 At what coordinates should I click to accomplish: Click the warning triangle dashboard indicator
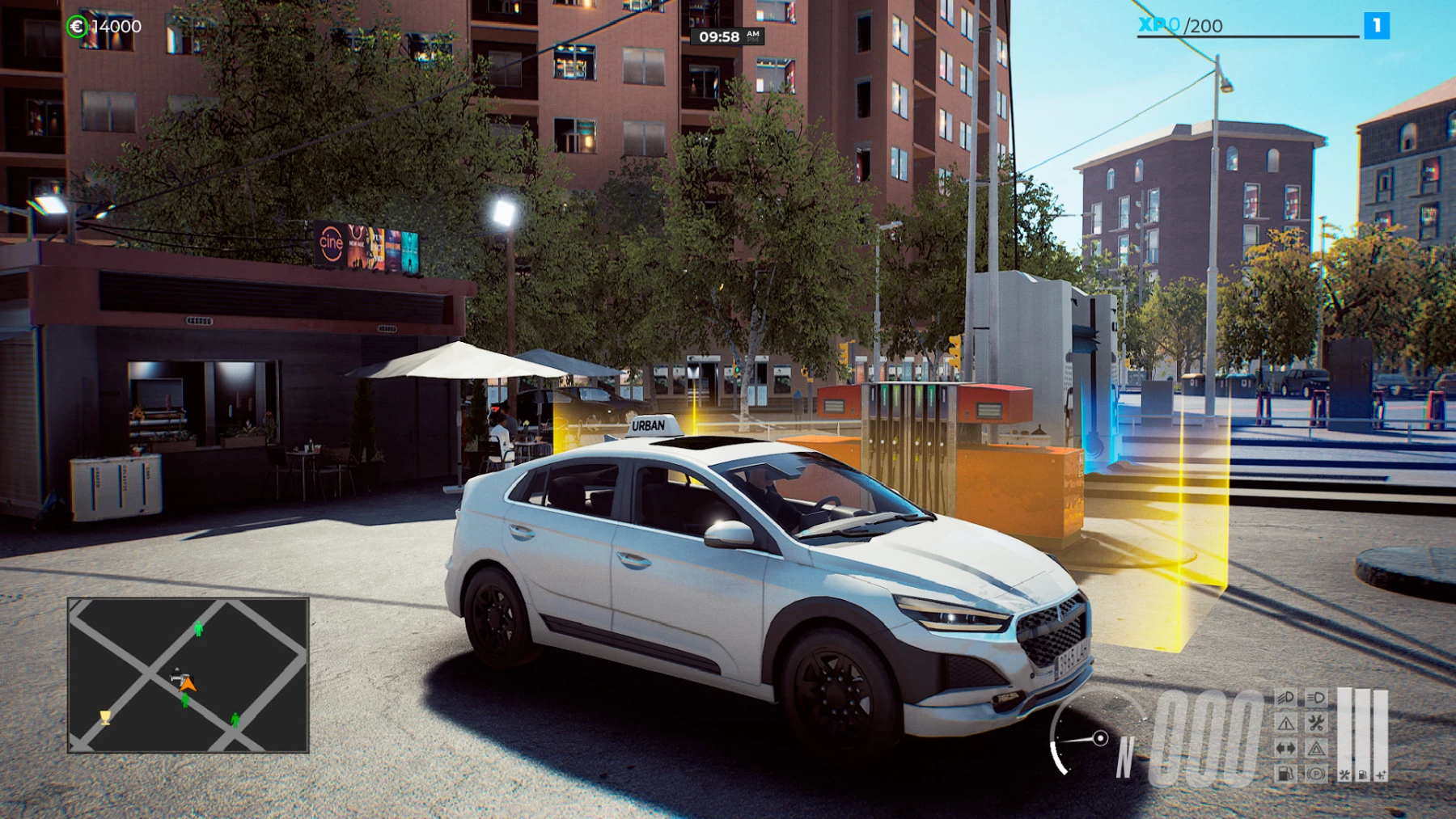point(1284,722)
